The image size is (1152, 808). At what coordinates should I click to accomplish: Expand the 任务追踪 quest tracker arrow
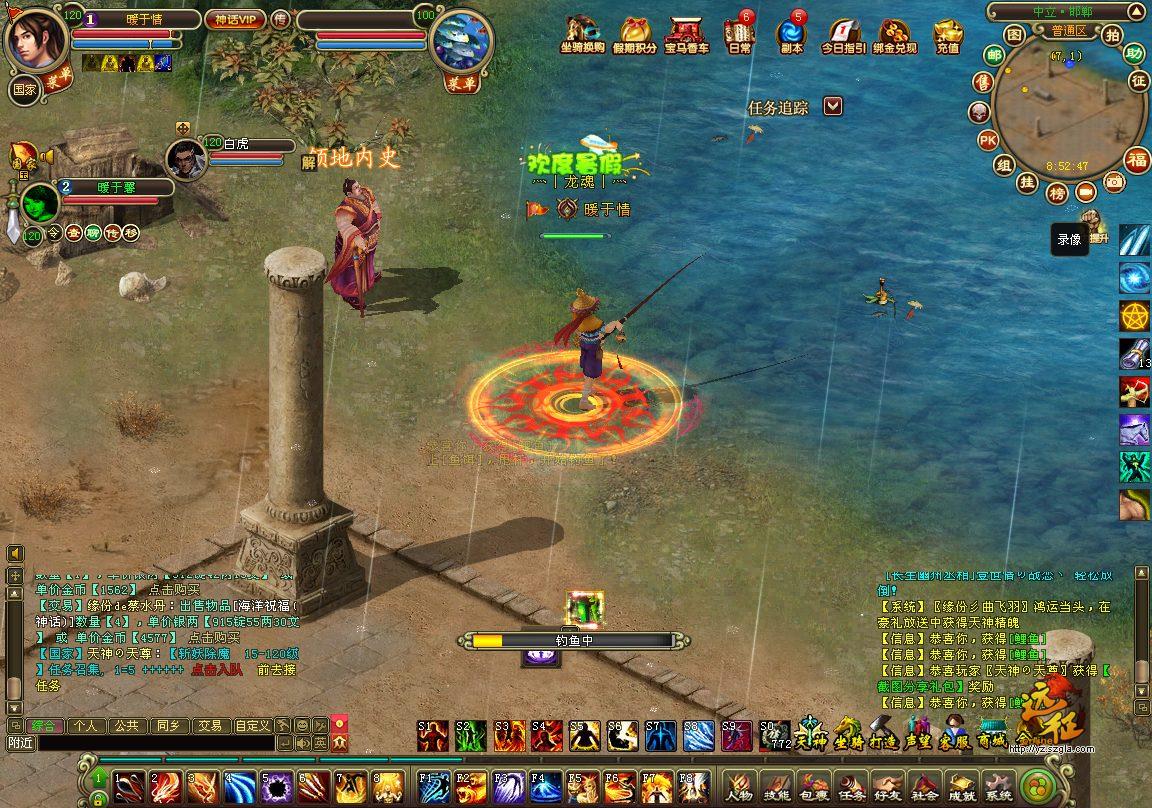coord(833,106)
